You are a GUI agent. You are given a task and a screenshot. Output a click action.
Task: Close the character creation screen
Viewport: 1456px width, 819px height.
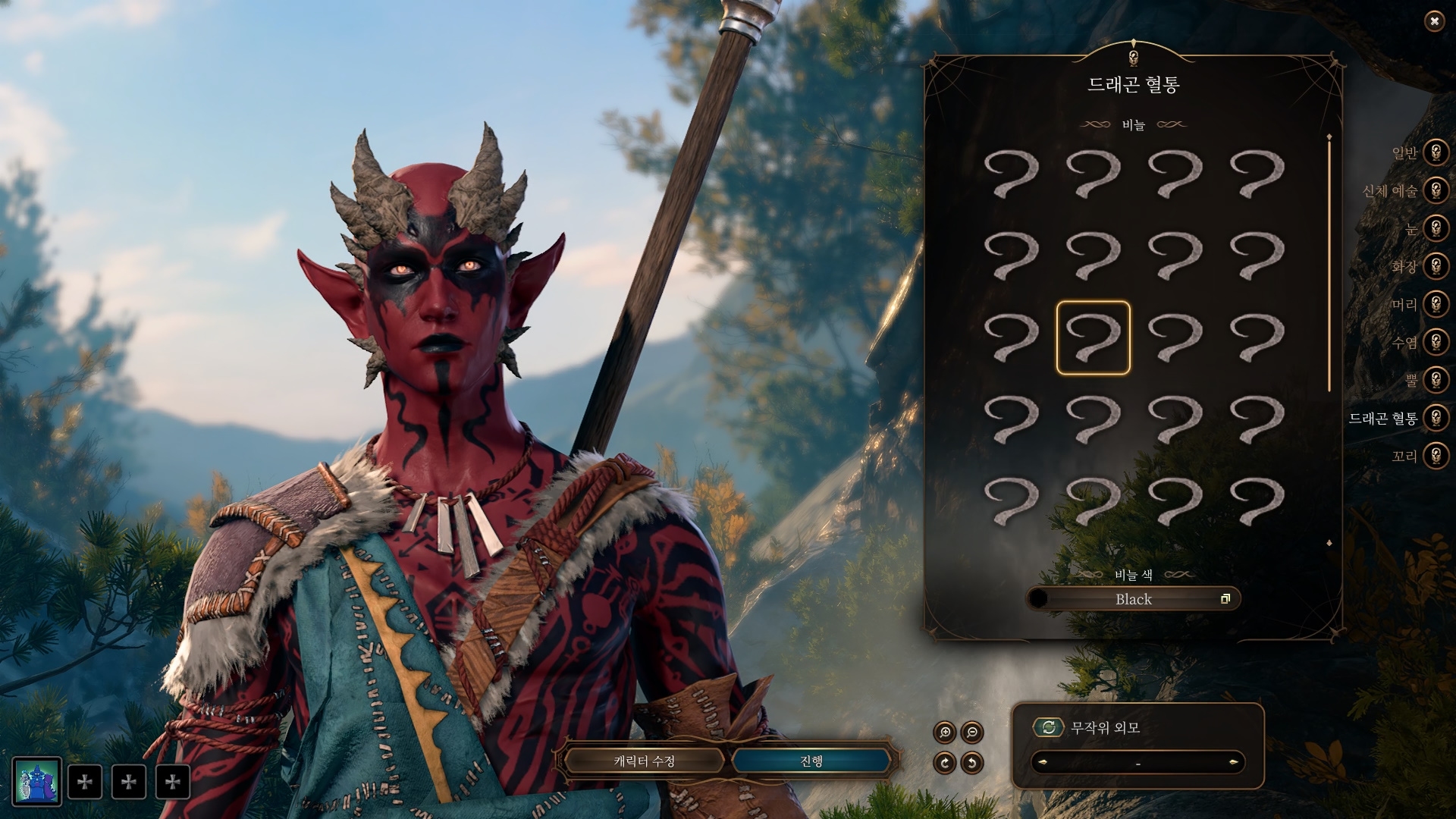[x=1433, y=21]
